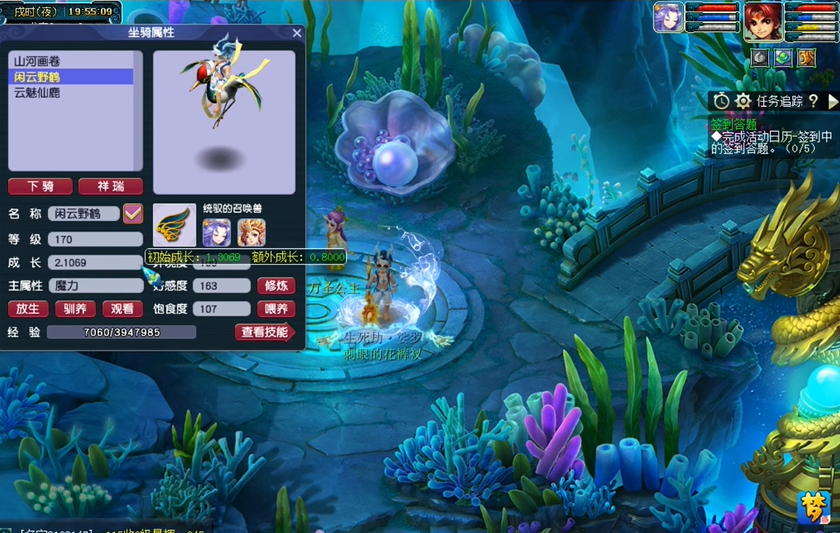Click the green orb buff icon
This screenshot has width=840, height=533.
[783, 58]
